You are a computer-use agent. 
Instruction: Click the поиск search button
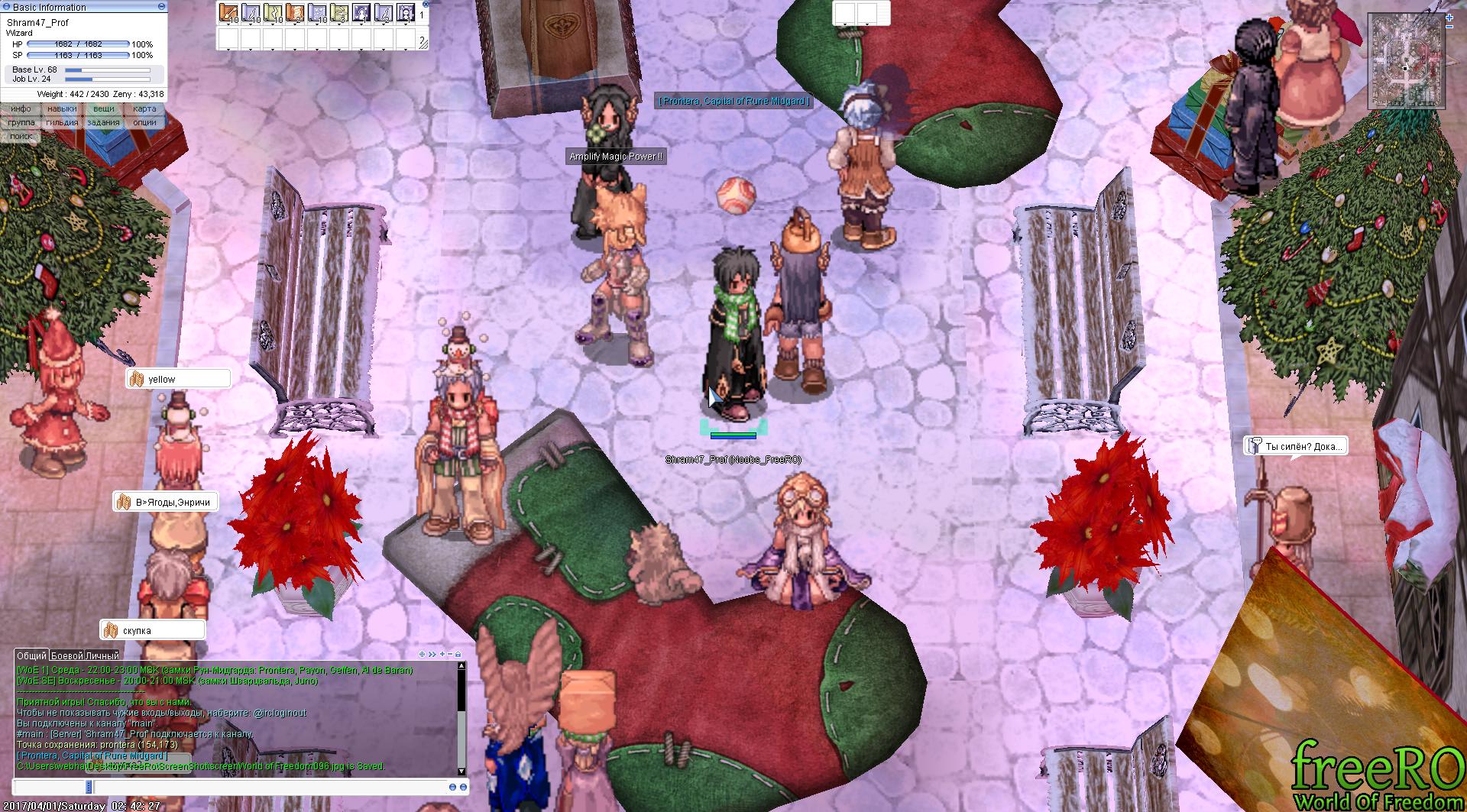tap(21, 136)
